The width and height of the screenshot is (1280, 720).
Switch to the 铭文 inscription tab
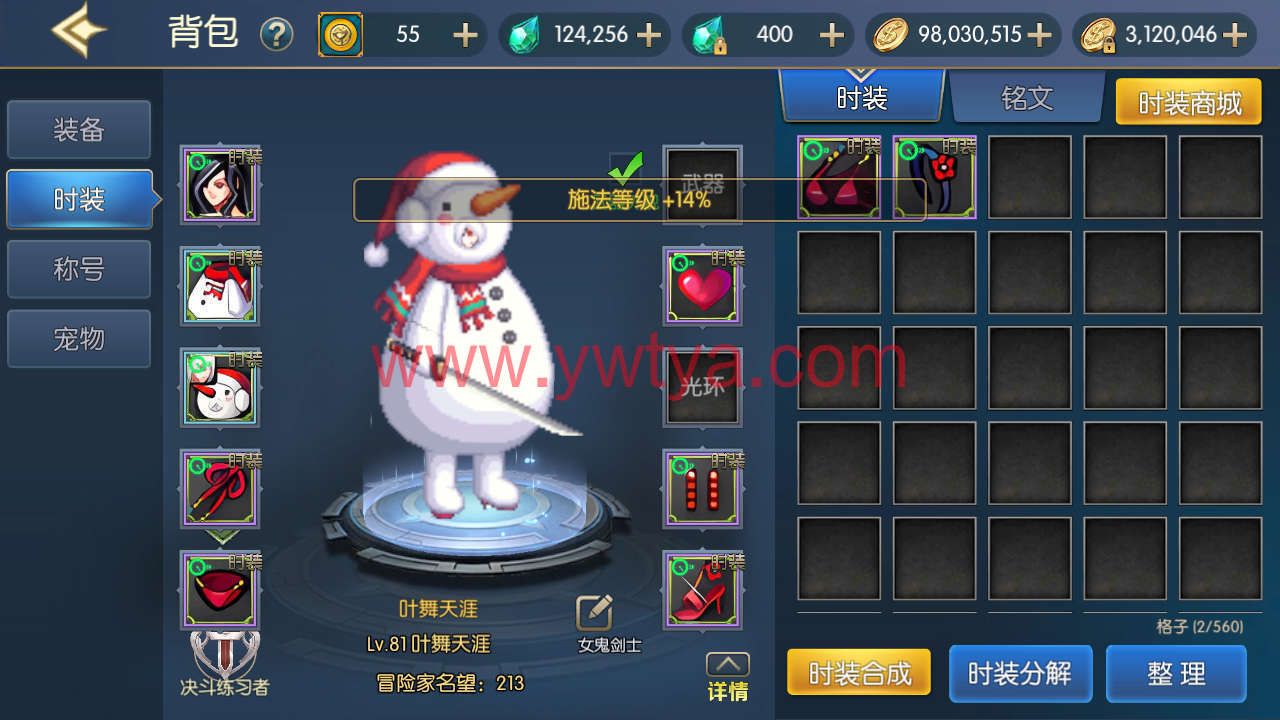click(1027, 98)
